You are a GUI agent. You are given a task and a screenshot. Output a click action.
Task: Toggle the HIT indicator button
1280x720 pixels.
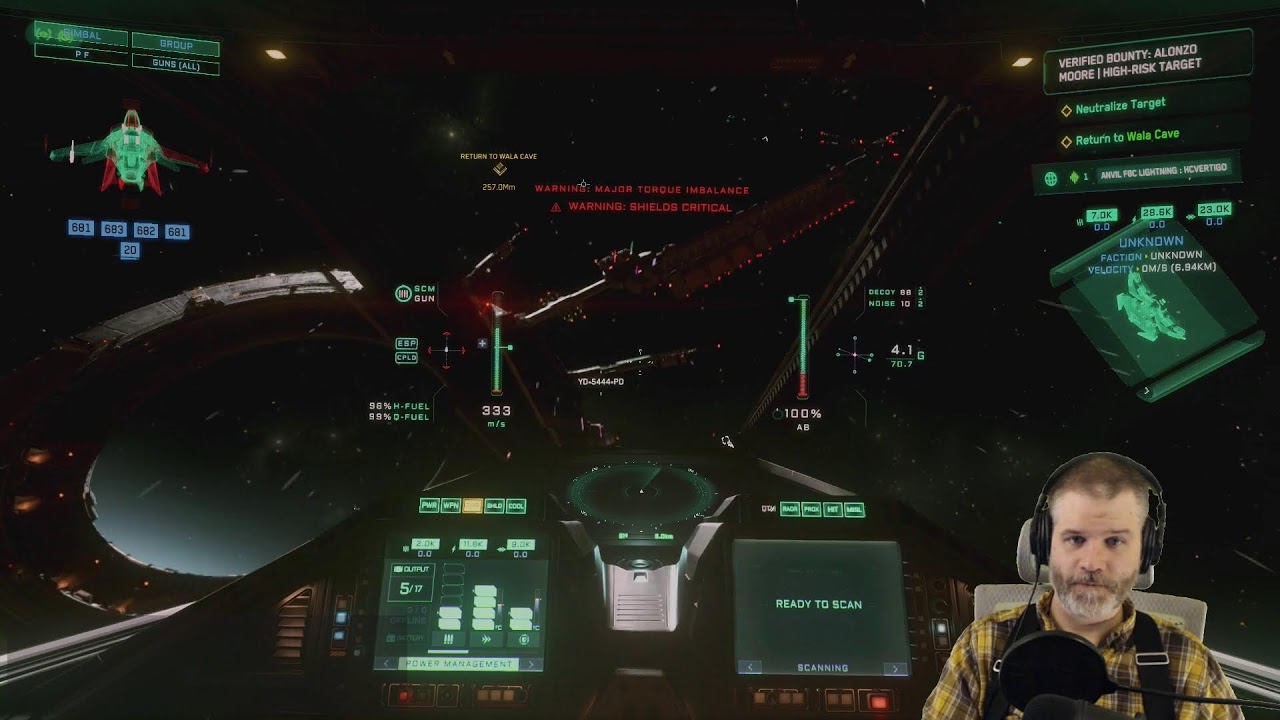[833, 509]
